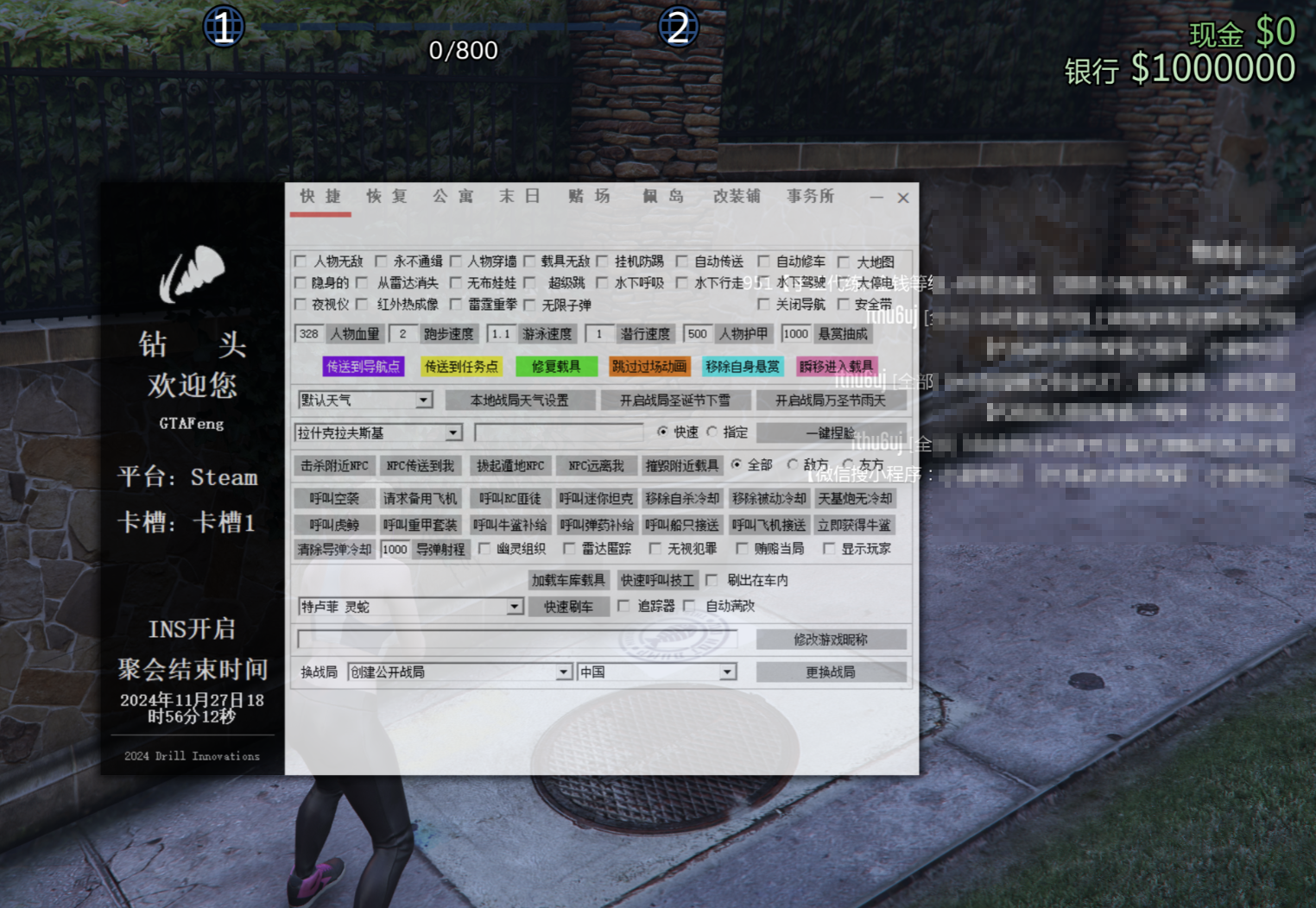Screen dimensions: 1316x908
Task: Select the 敌方 radio button
Action: coord(793,464)
